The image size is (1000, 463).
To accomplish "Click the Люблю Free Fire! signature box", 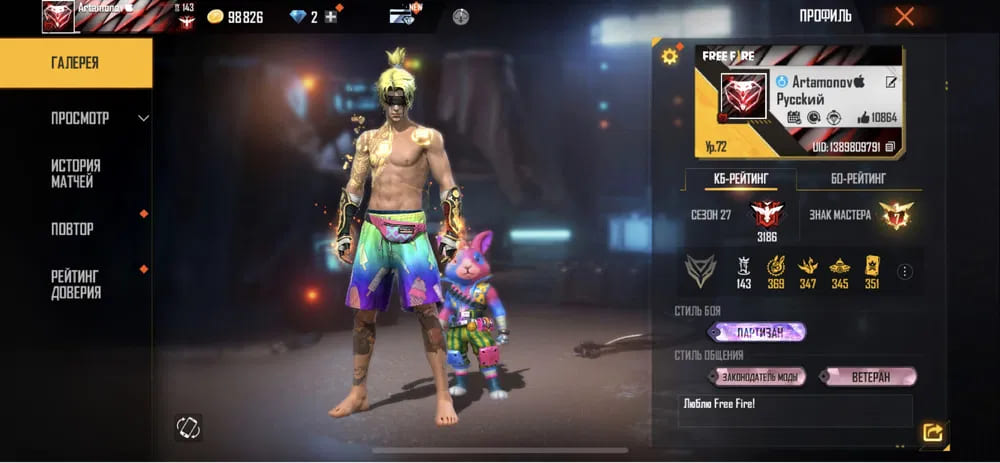I will click(794, 410).
